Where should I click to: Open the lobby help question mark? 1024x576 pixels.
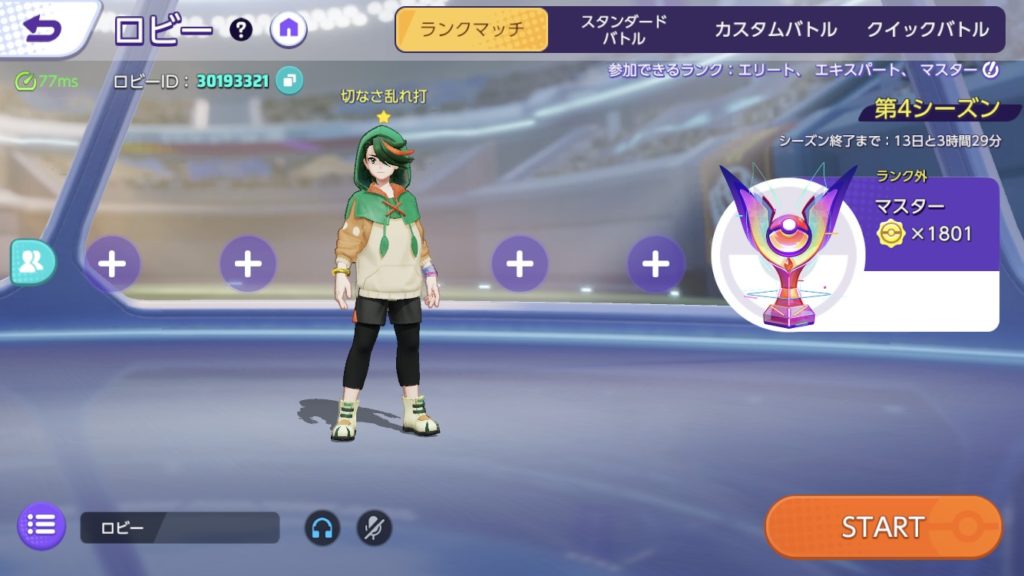(x=241, y=29)
